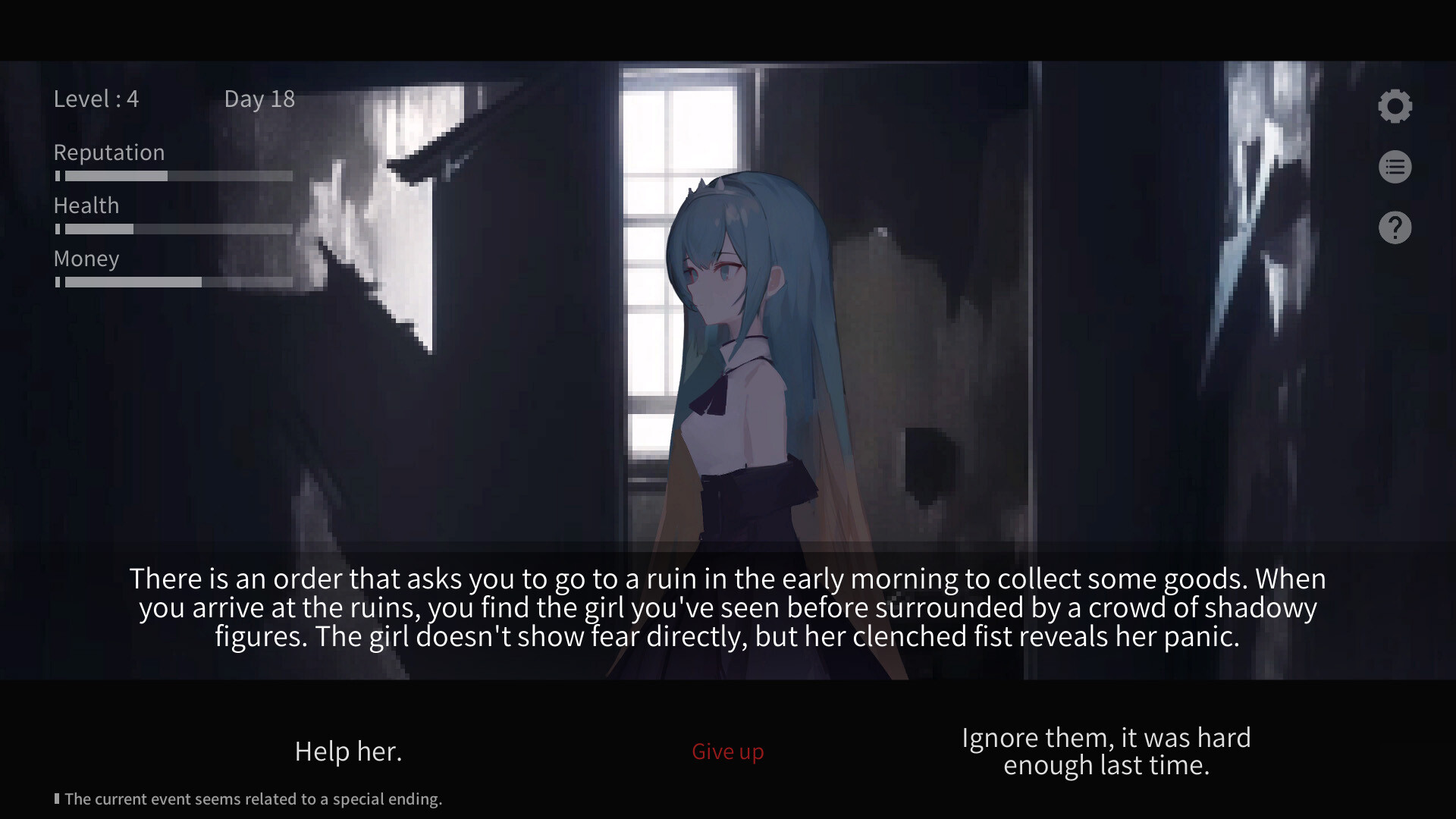This screenshot has width=1456, height=819.
Task: Open help from the bottom-right corner icon
Action: coord(1395,227)
